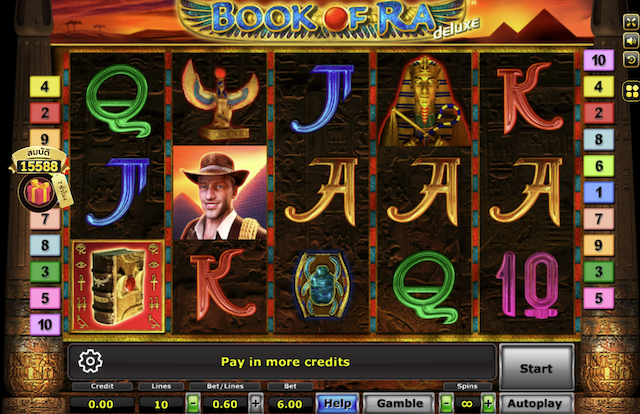The width and height of the screenshot is (640, 414).
Task: Reduce the number of spins
Action: [x=446, y=403]
